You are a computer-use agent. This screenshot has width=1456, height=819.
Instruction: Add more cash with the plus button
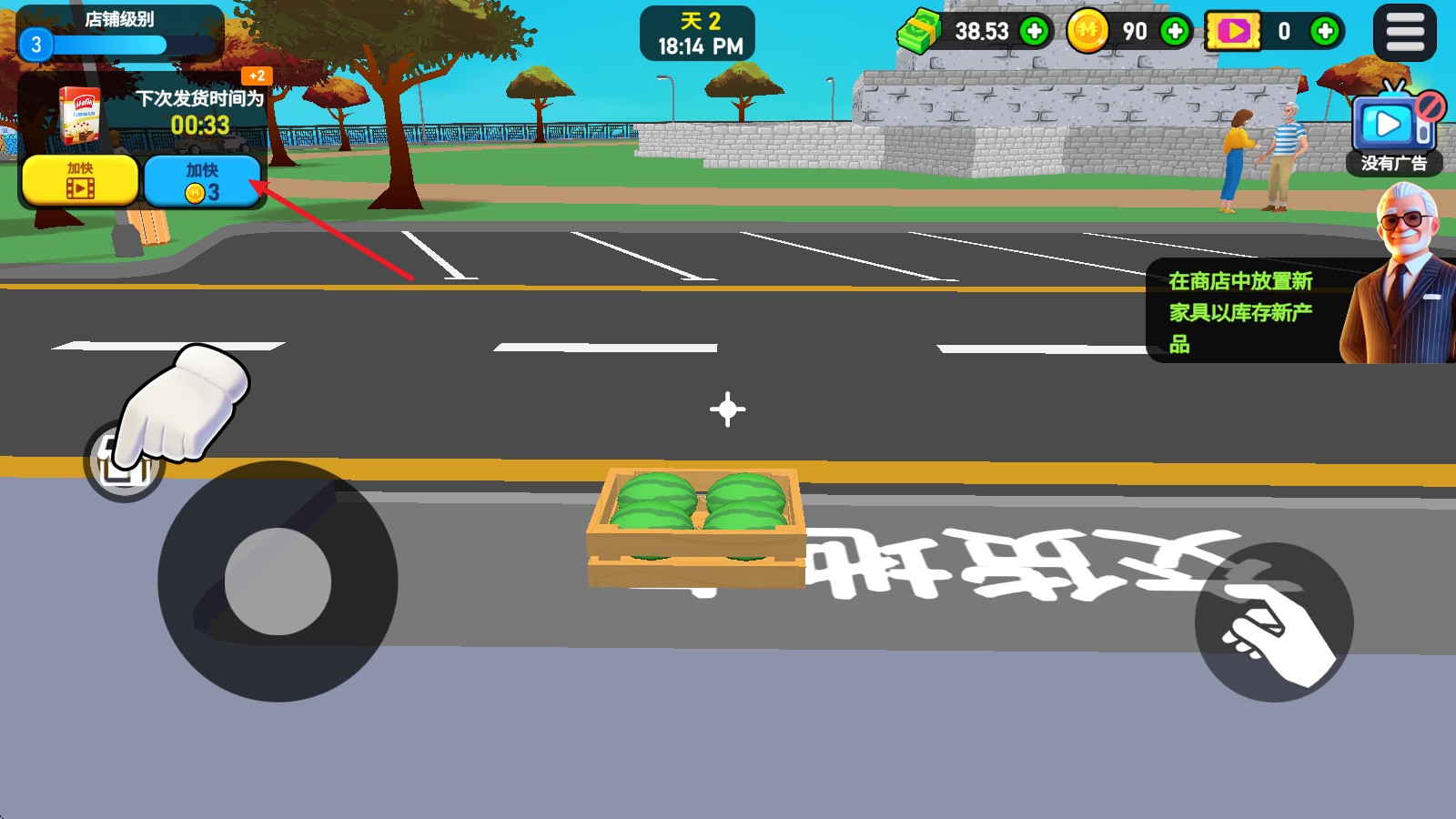(x=1034, y=32)
